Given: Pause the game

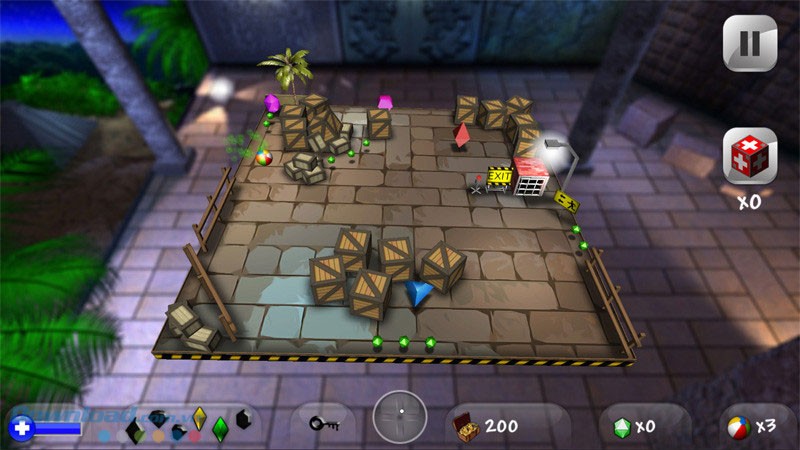Looking at the screenshot, I should click(x=749, y=45).
